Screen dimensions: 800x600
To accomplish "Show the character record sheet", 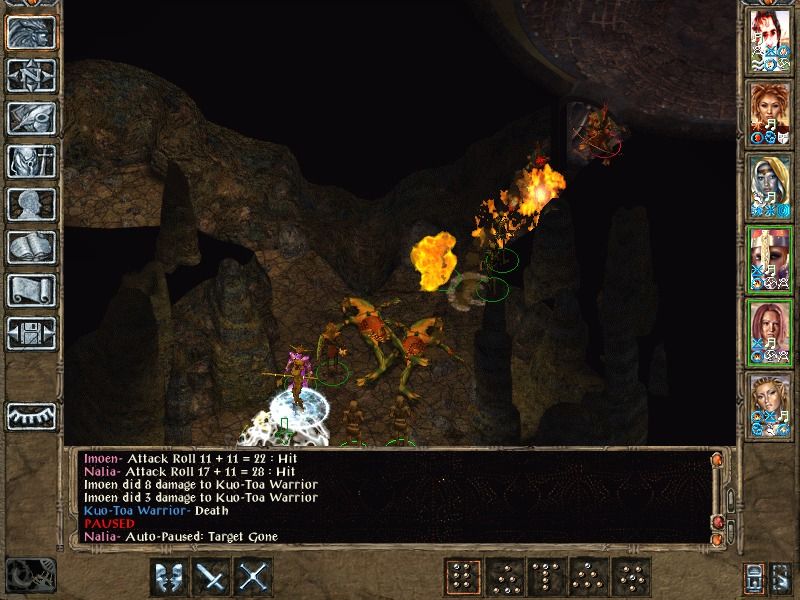I will coord(30,204).
